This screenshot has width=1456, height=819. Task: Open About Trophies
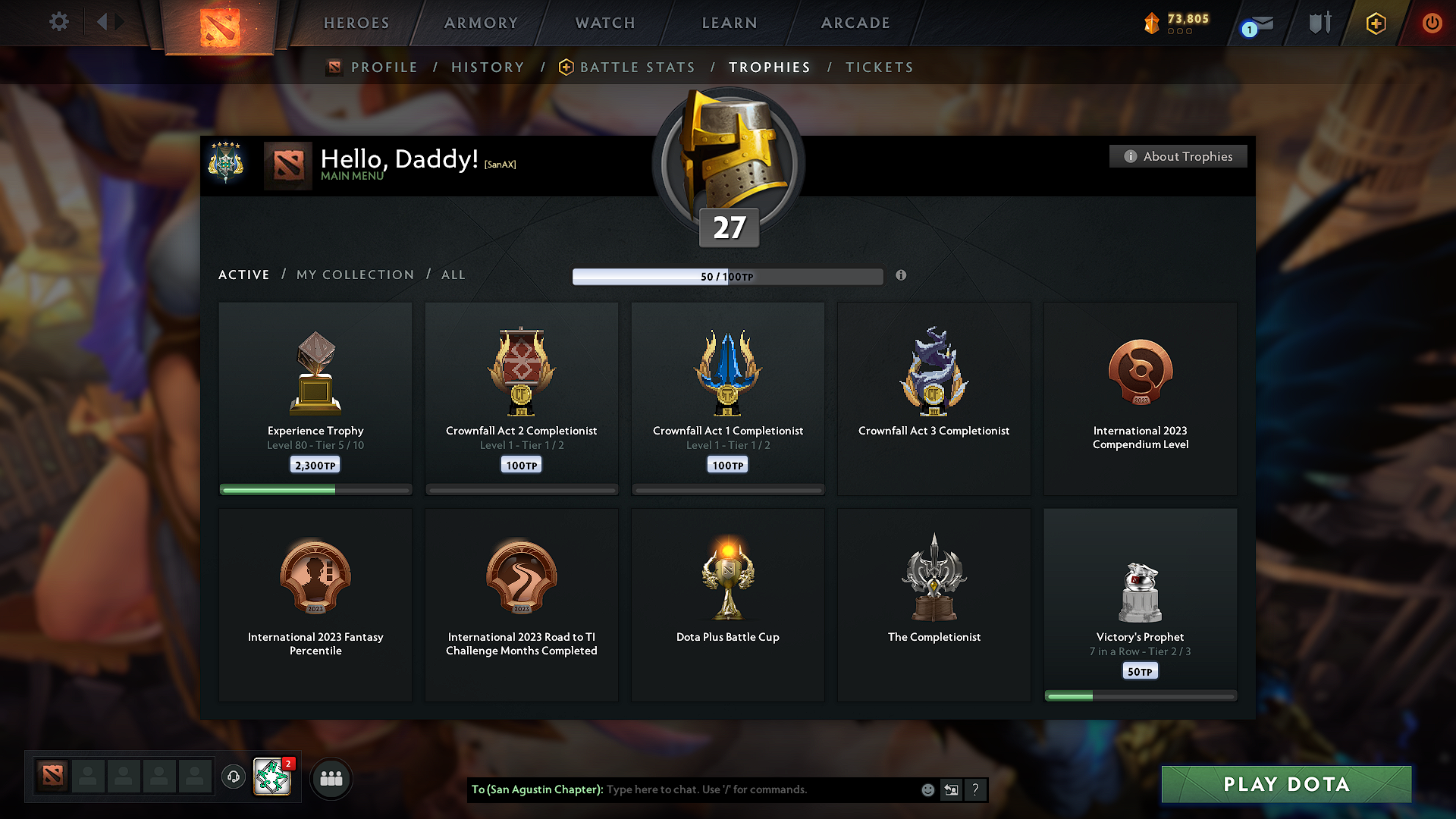tap(1178, 156)
